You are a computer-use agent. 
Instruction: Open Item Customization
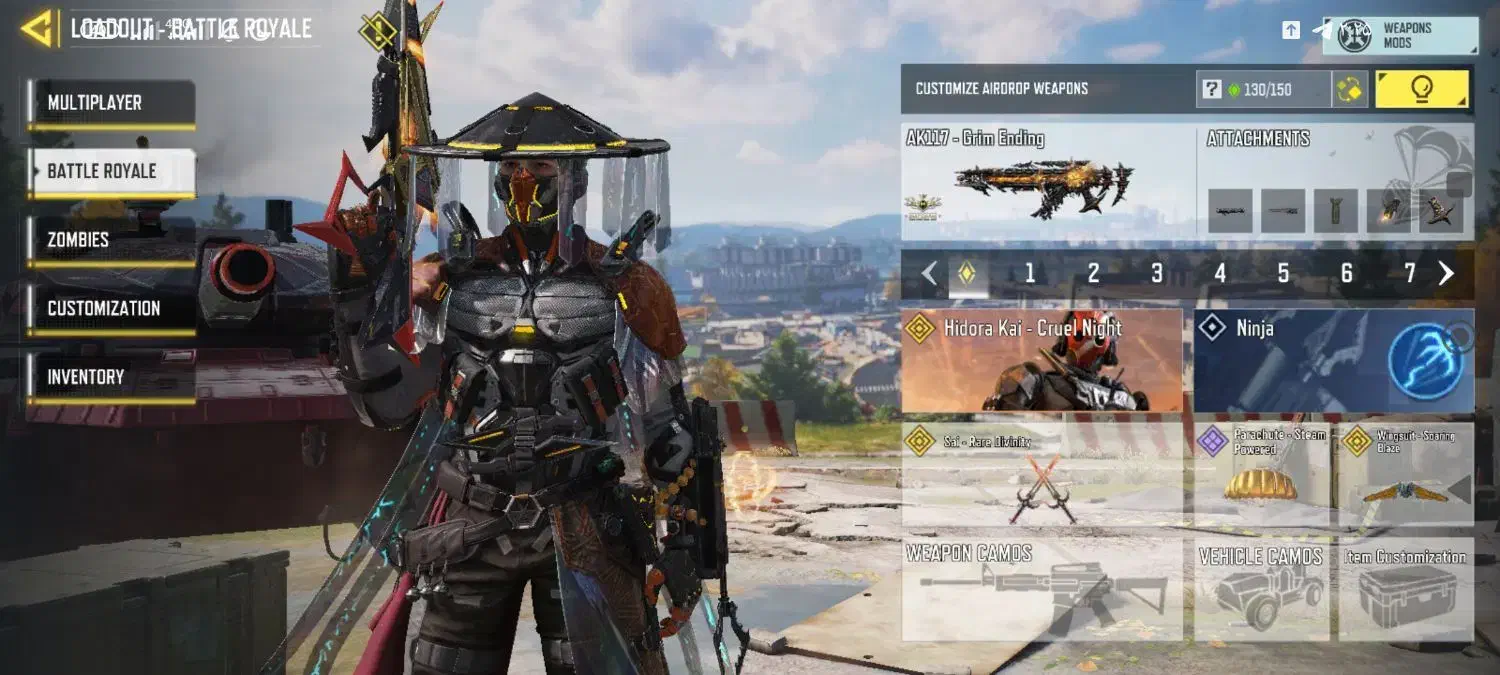1406,589
